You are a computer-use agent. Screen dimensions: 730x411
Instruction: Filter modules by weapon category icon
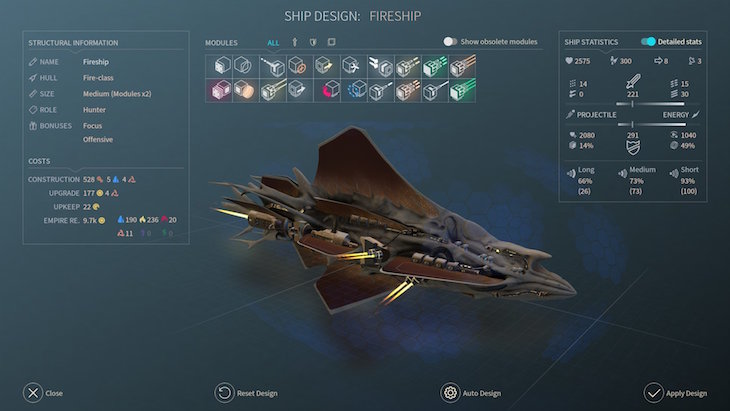tap(294, 43)
